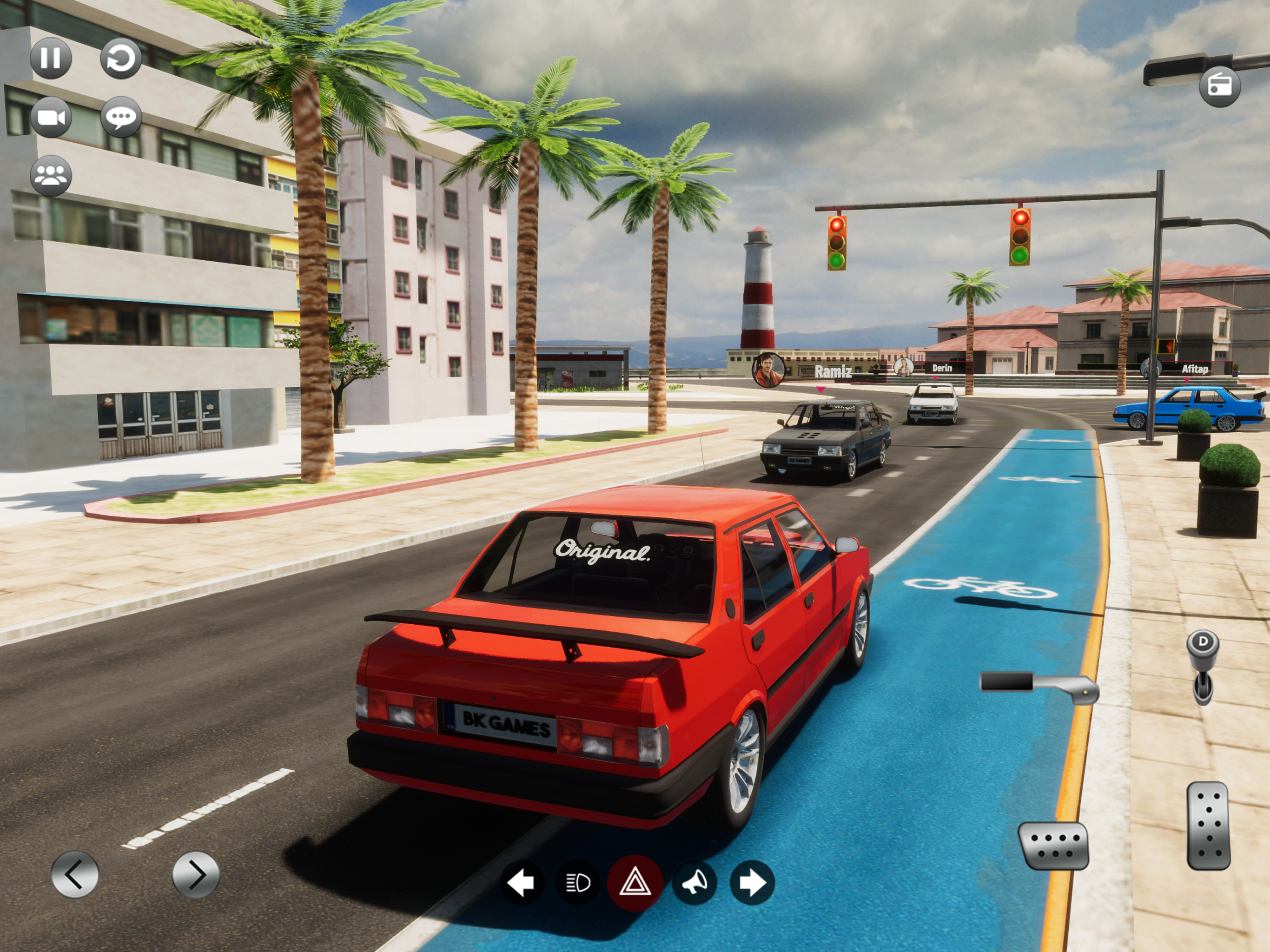The height and width of the screenshot is (952, 1270).
Task: Toggle the headlights
Action: pyautogui.click(x=577, y=882)
